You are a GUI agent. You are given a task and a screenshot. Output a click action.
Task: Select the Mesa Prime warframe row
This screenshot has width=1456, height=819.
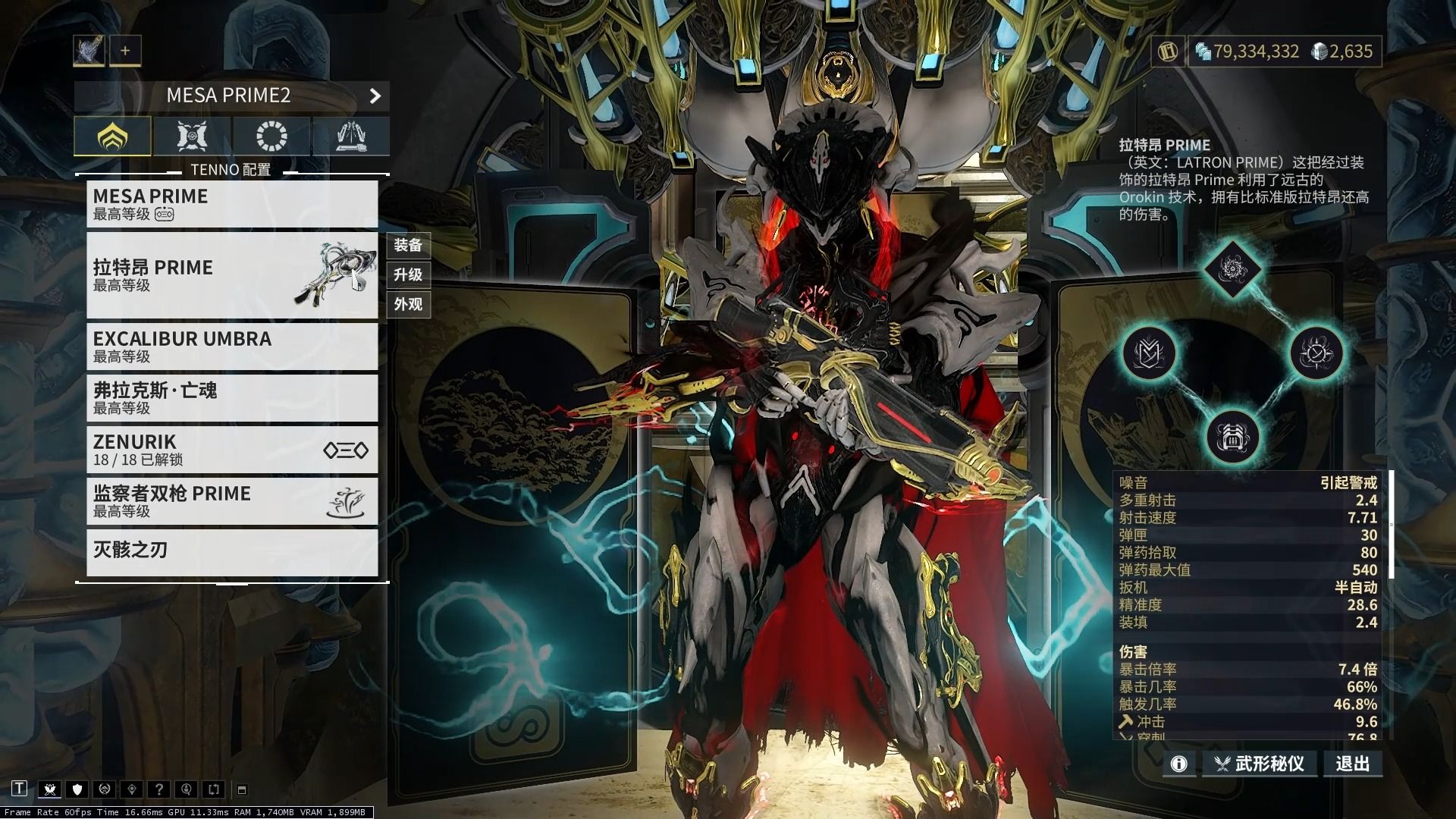coord(231,204)
